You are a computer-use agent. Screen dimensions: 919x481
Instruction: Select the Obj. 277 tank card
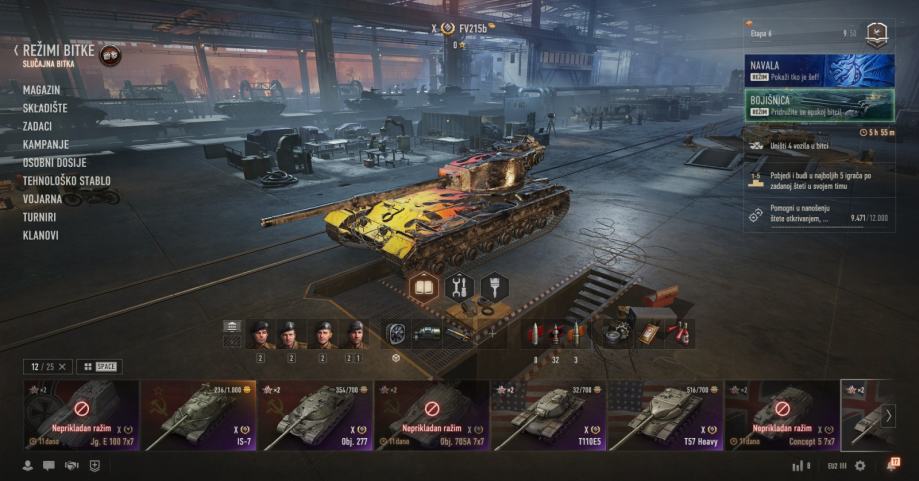(315, 414)
